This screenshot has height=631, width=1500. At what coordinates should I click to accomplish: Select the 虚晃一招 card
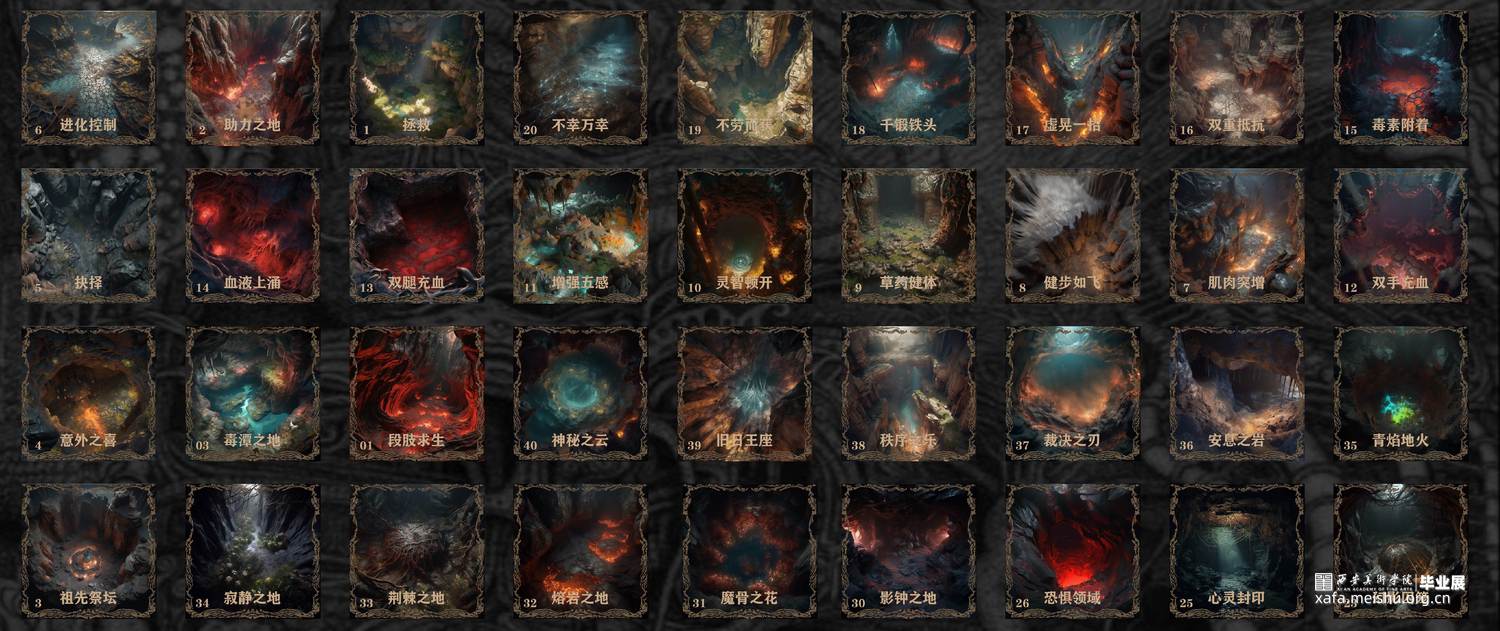pos(1072,77)
